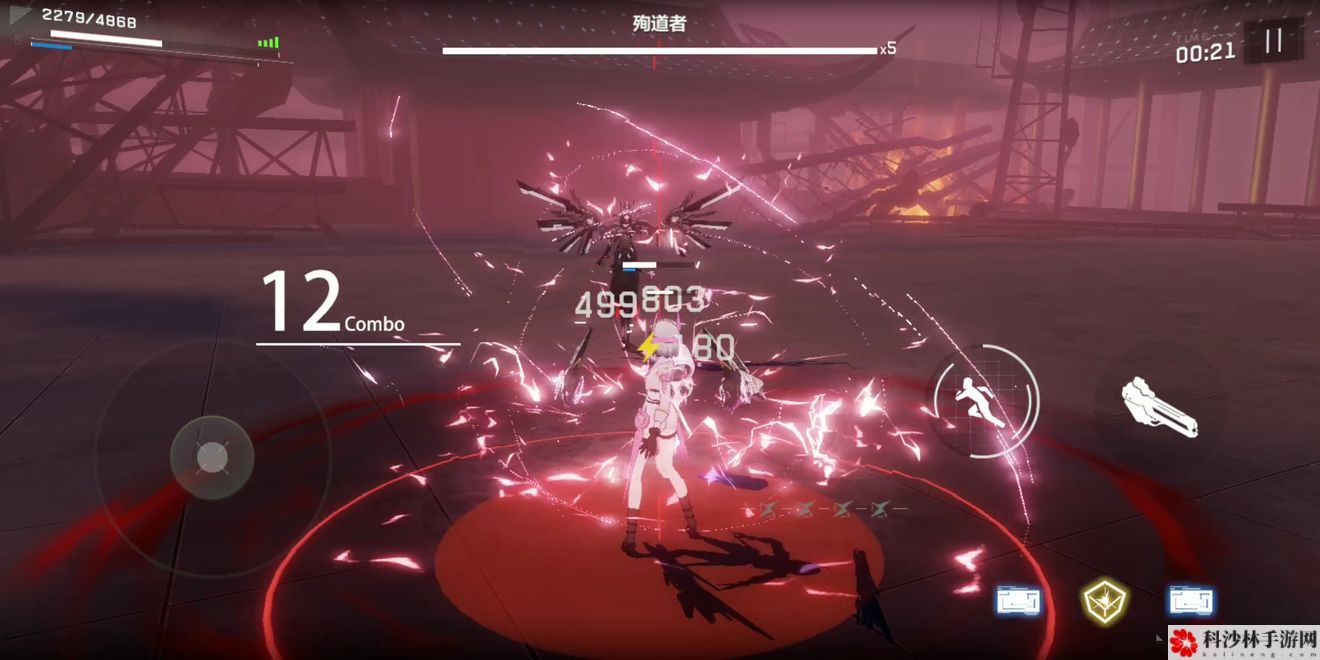Fire the gun basic attack button
Screen dimensions: 1320x660
pos(1158,407)
